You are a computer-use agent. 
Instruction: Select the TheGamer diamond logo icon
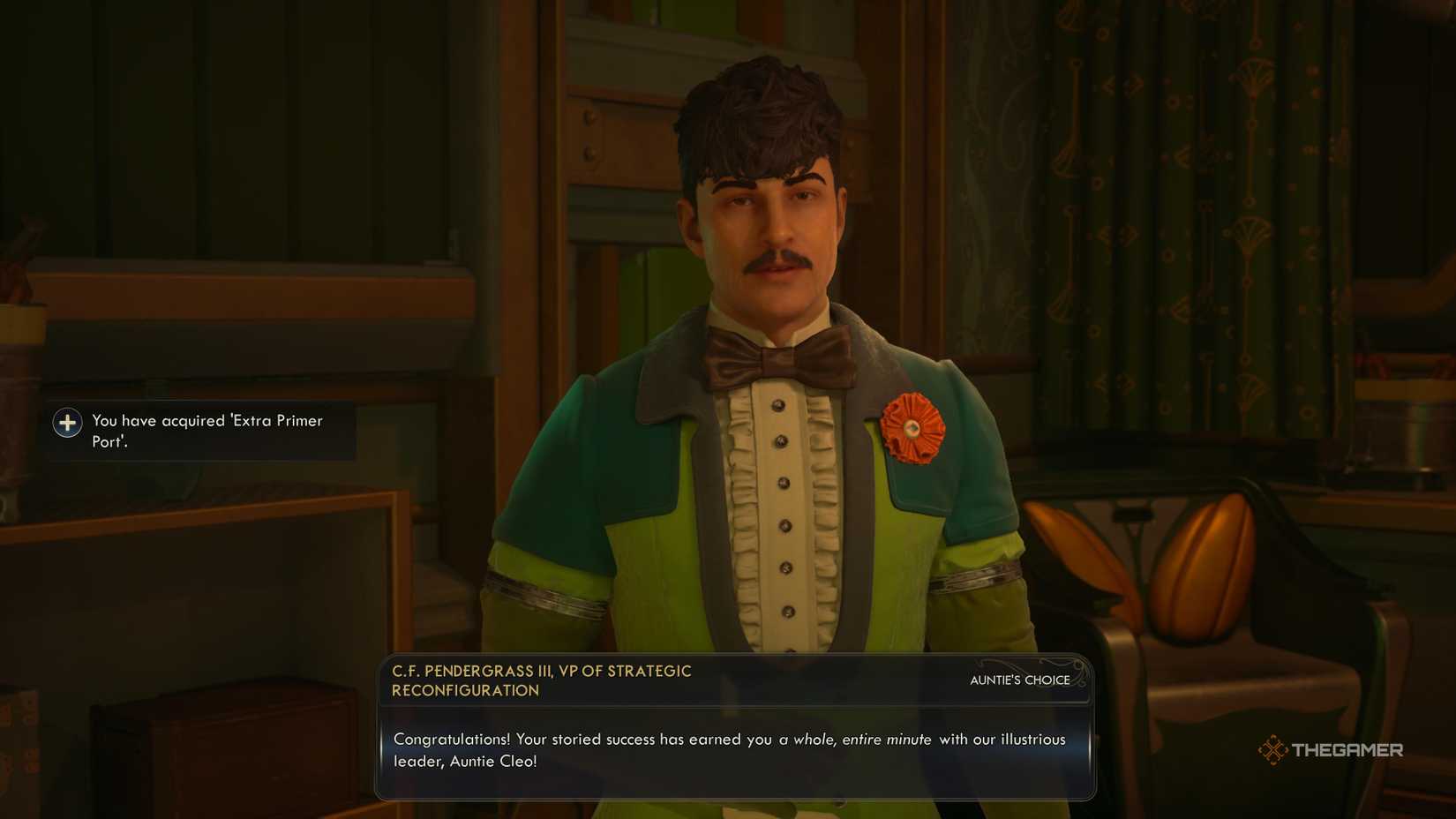(x=1274, y=750)
